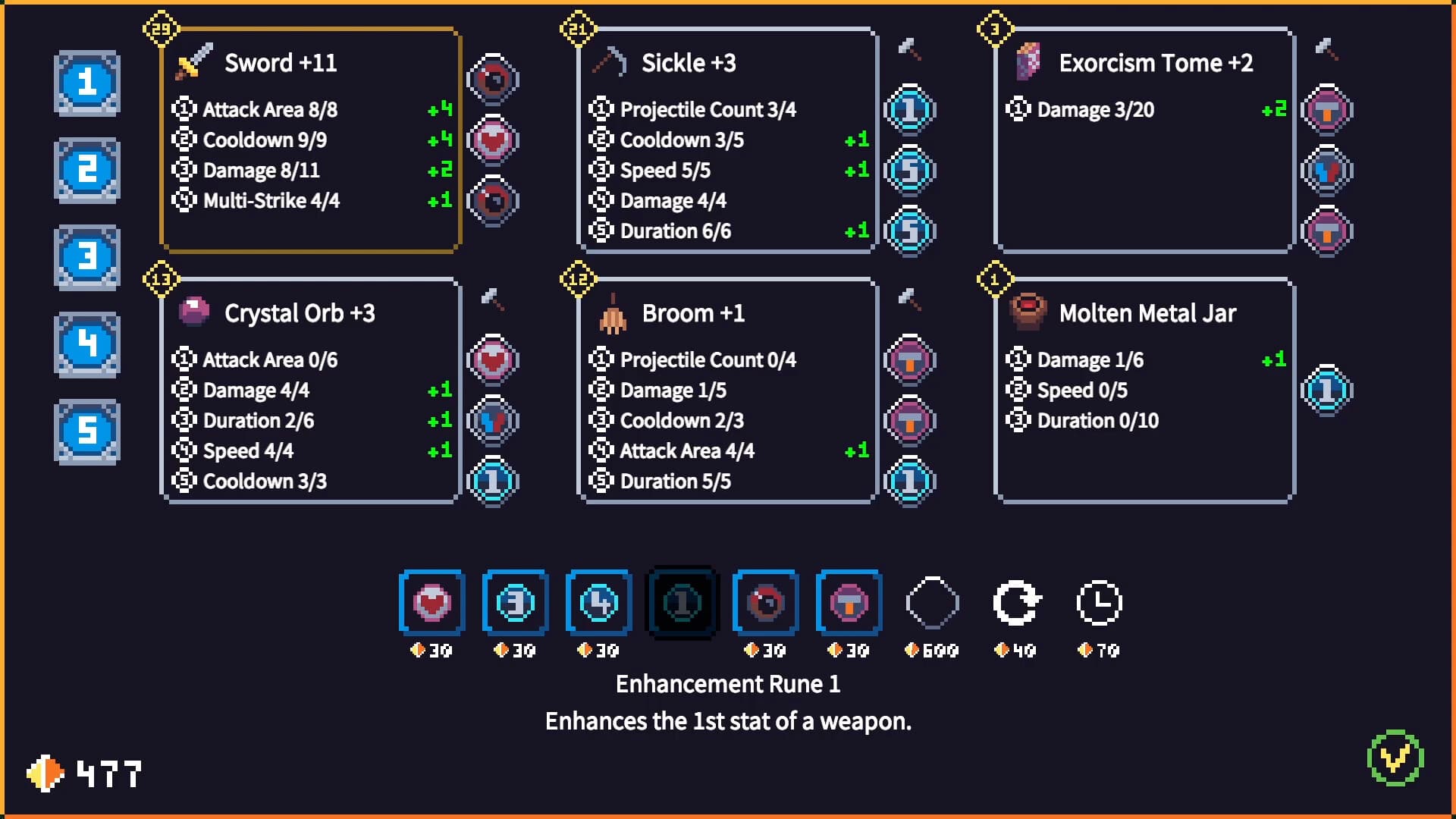Screen dimensions: 1456x819
Task: Click the darkened Enhancement Rune 1 slot
Action: tap(681, 603)
